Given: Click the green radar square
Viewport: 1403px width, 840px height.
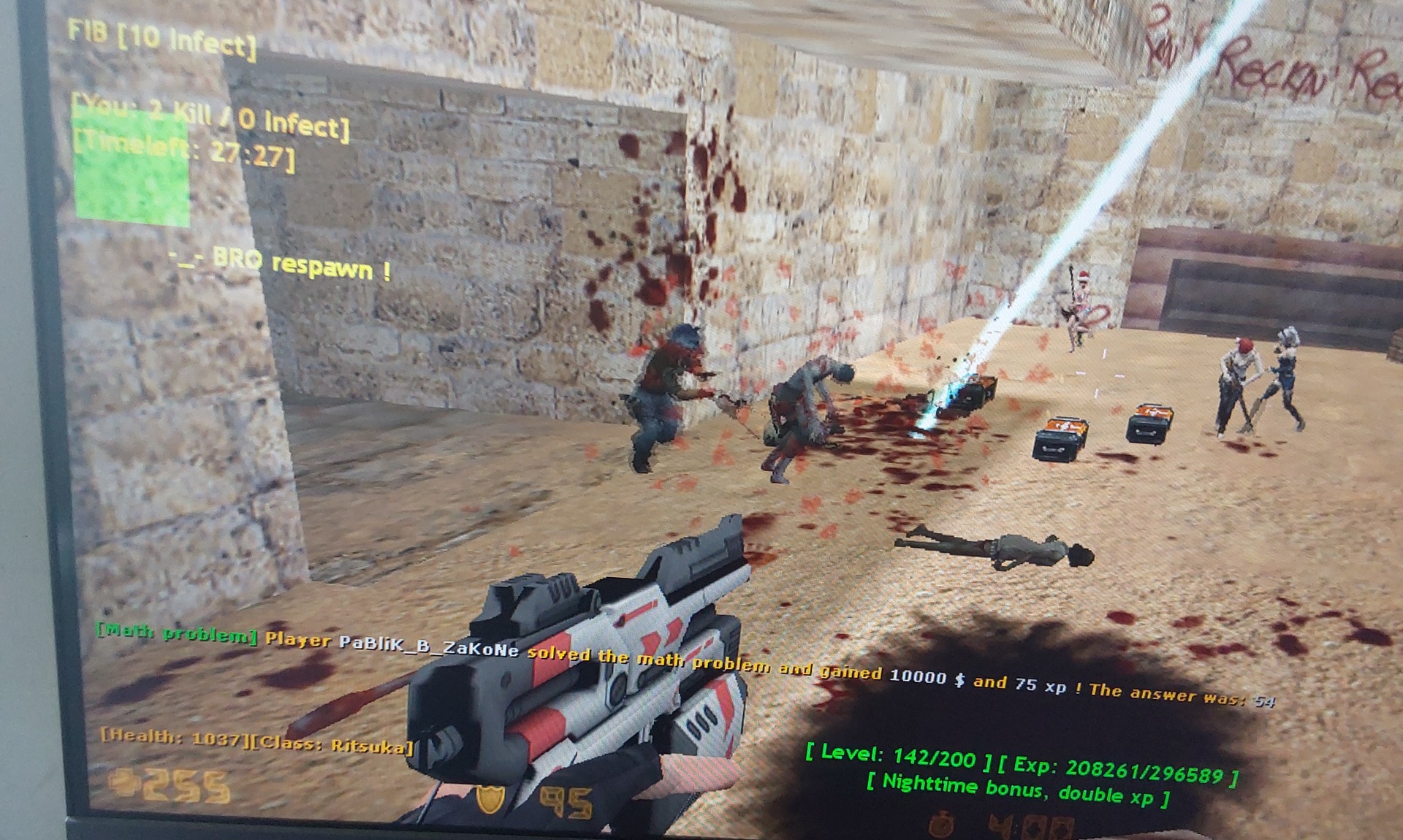Looking at the screenshot, I should click(x=132, y=167).
